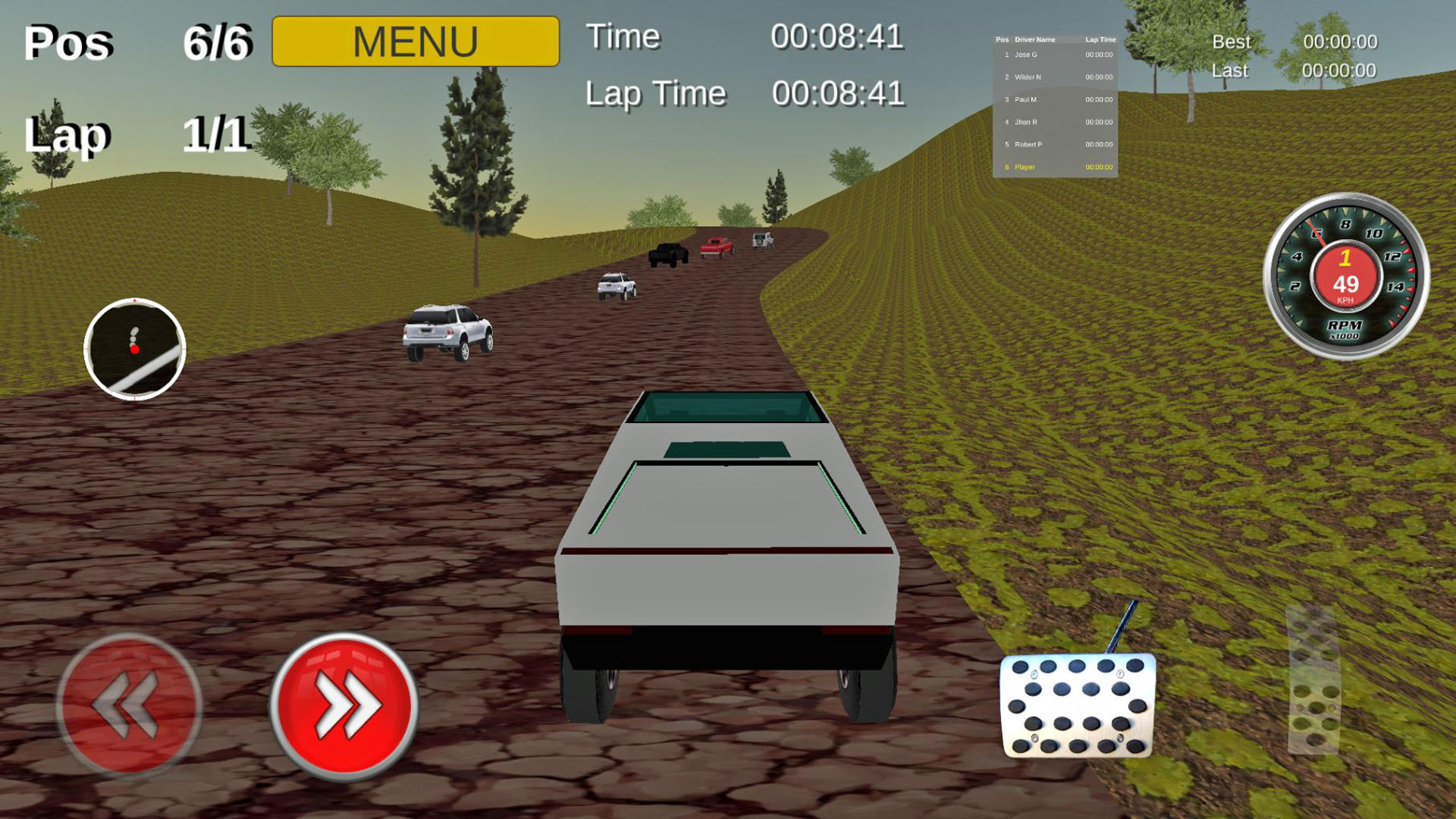The height and width of the screenshot is (819, 1456).
Task: Click the player's car position on minimap
Action: (x=134, y=350)
